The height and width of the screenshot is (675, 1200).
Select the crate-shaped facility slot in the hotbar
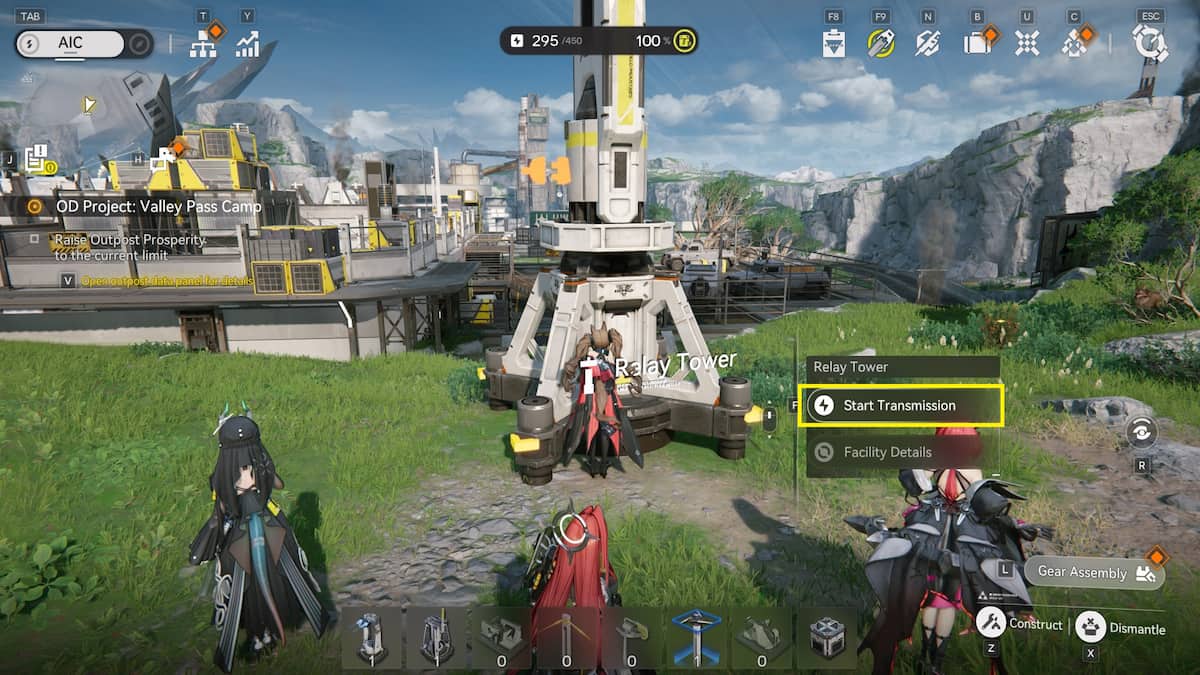tap(827, 637)
